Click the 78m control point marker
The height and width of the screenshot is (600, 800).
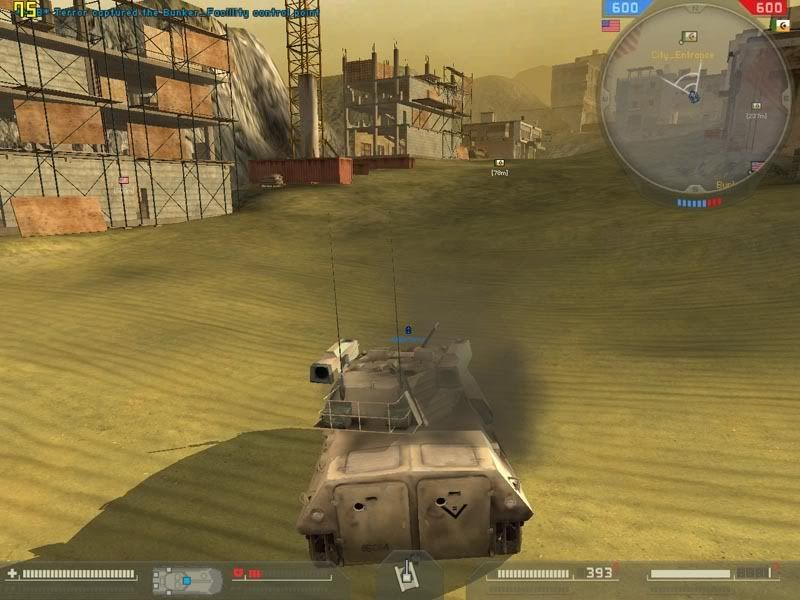pyautogui.click(x=499, y=162)
